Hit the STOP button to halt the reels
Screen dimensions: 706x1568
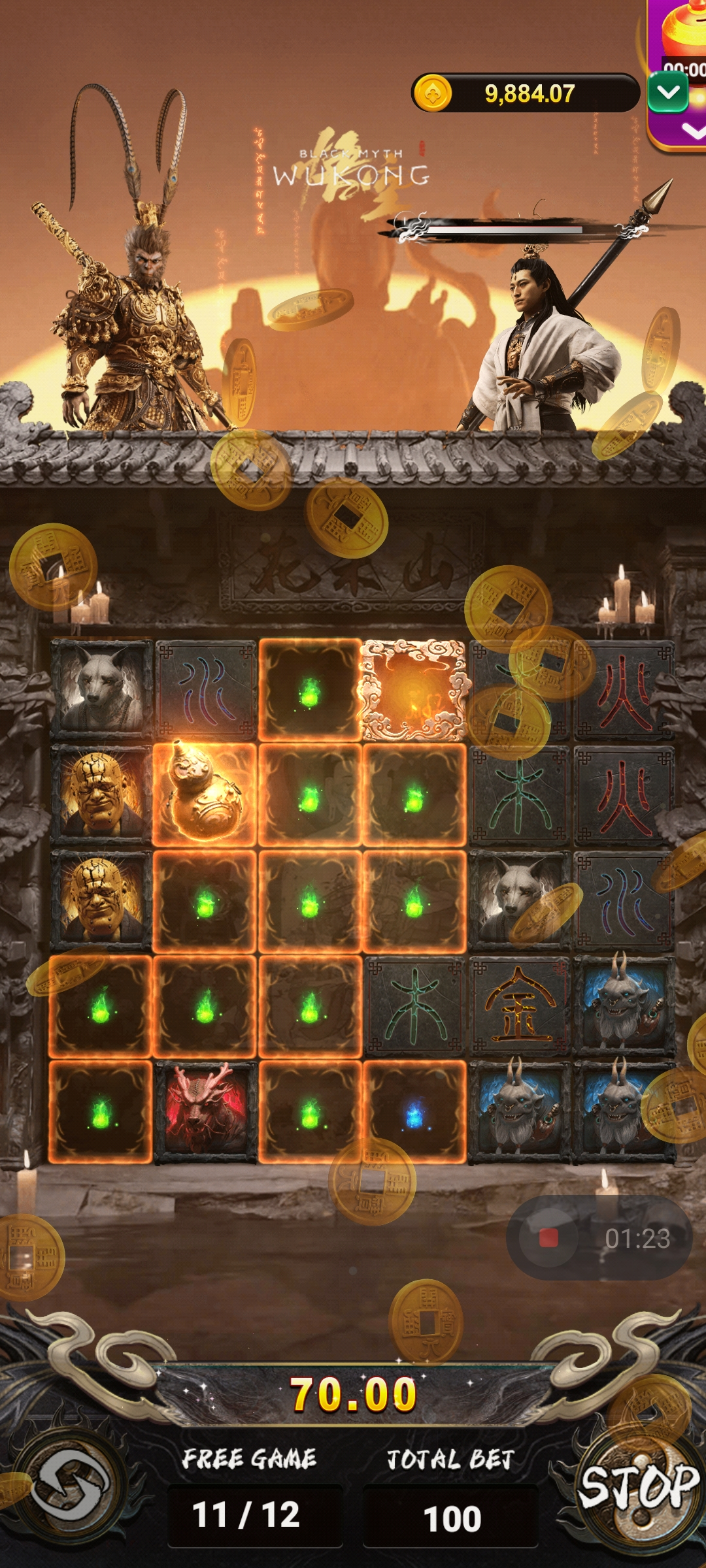click(x=638, y=1486)
